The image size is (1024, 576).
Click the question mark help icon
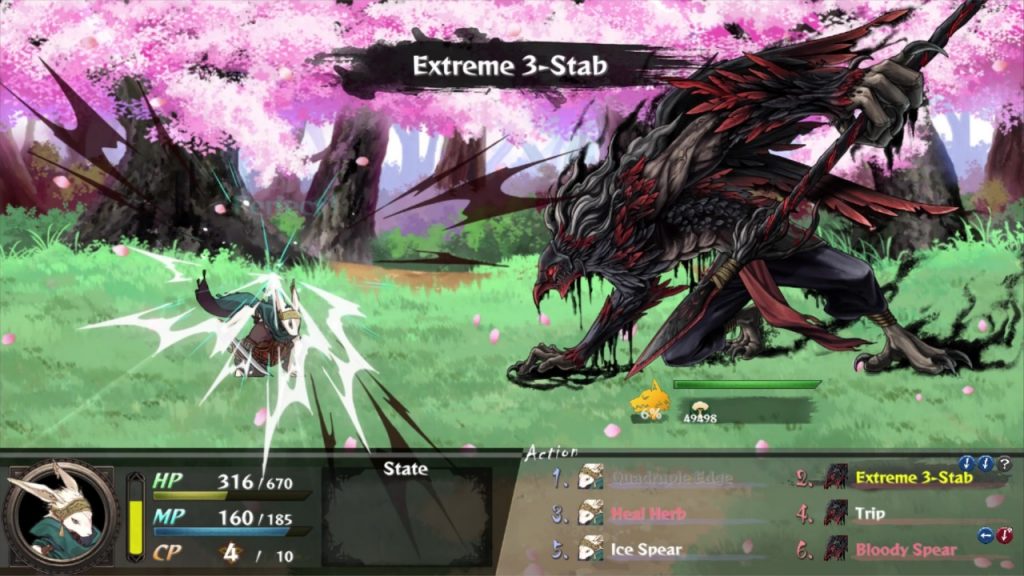coord(1004,464)
